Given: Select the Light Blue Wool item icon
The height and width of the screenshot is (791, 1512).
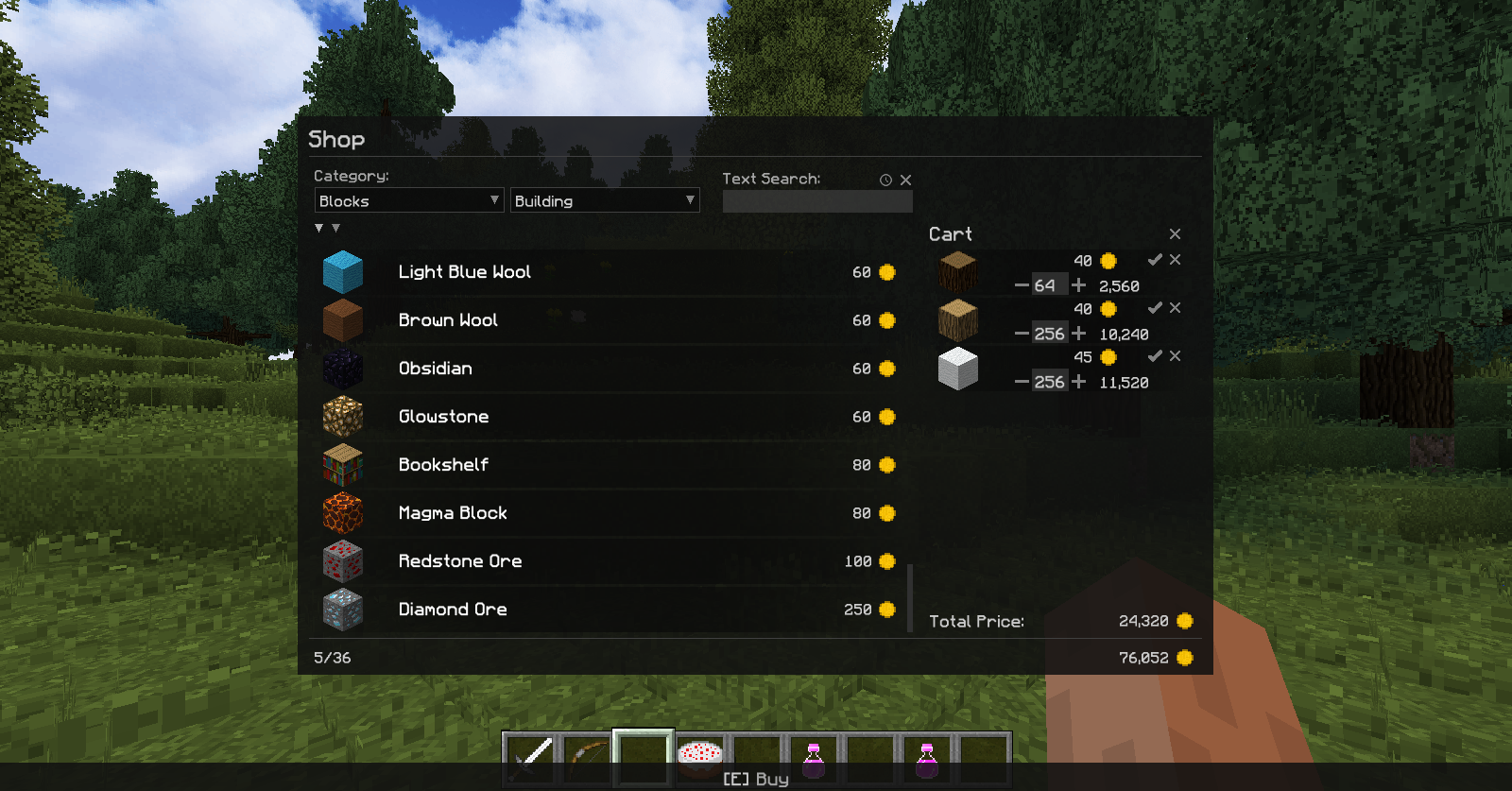Looking at the screenshot, I should 341,271.
